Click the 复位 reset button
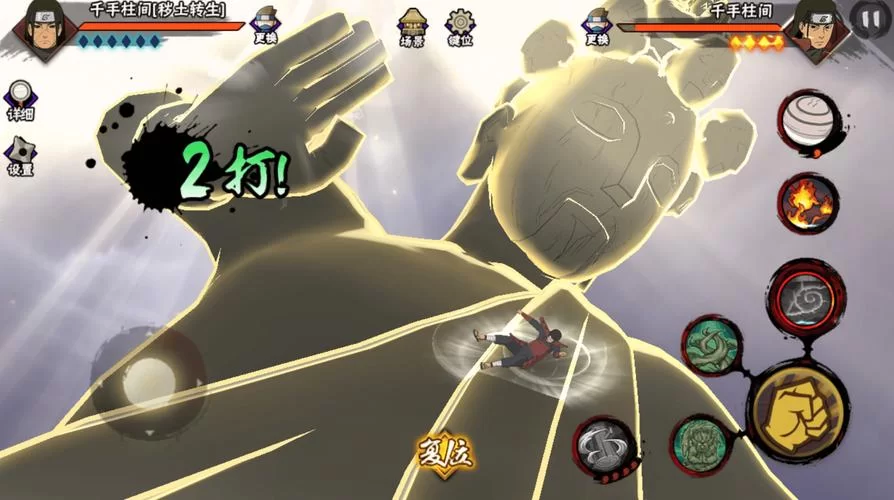The image size is (894, 500). (x=444, y=455)
